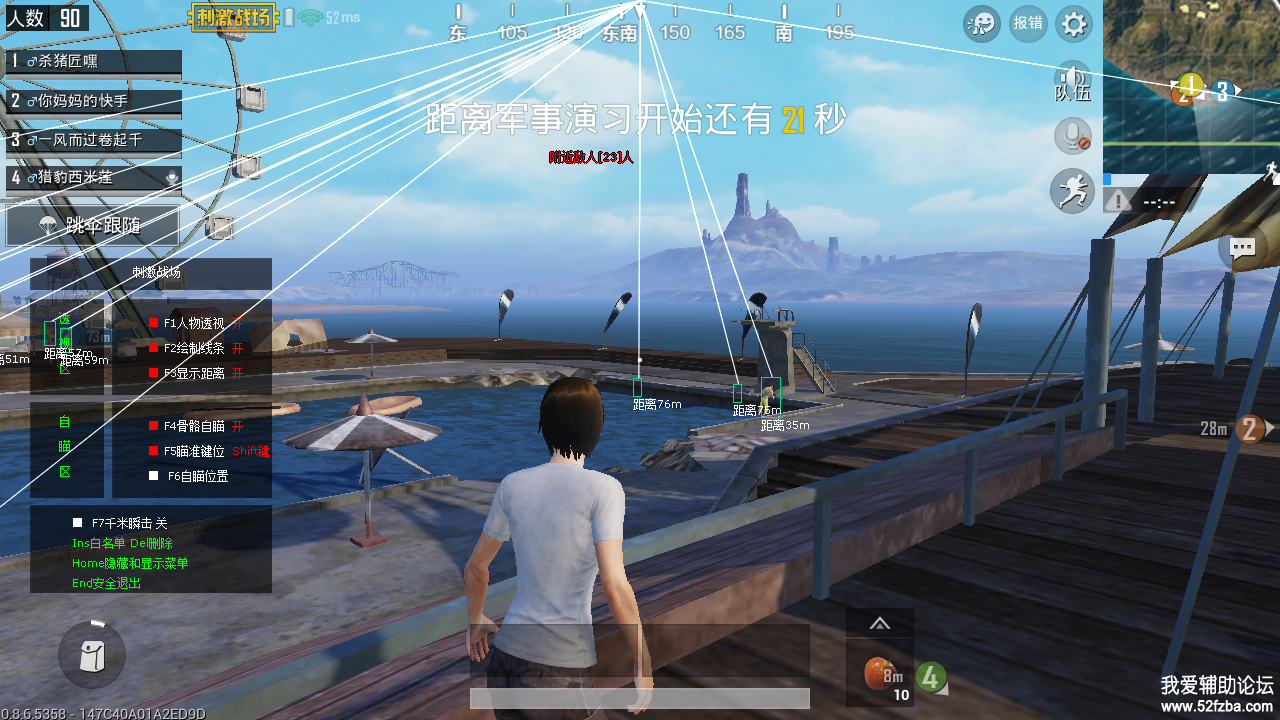
Task: Open the settings gear menu
Action: tap(1074, 23)
